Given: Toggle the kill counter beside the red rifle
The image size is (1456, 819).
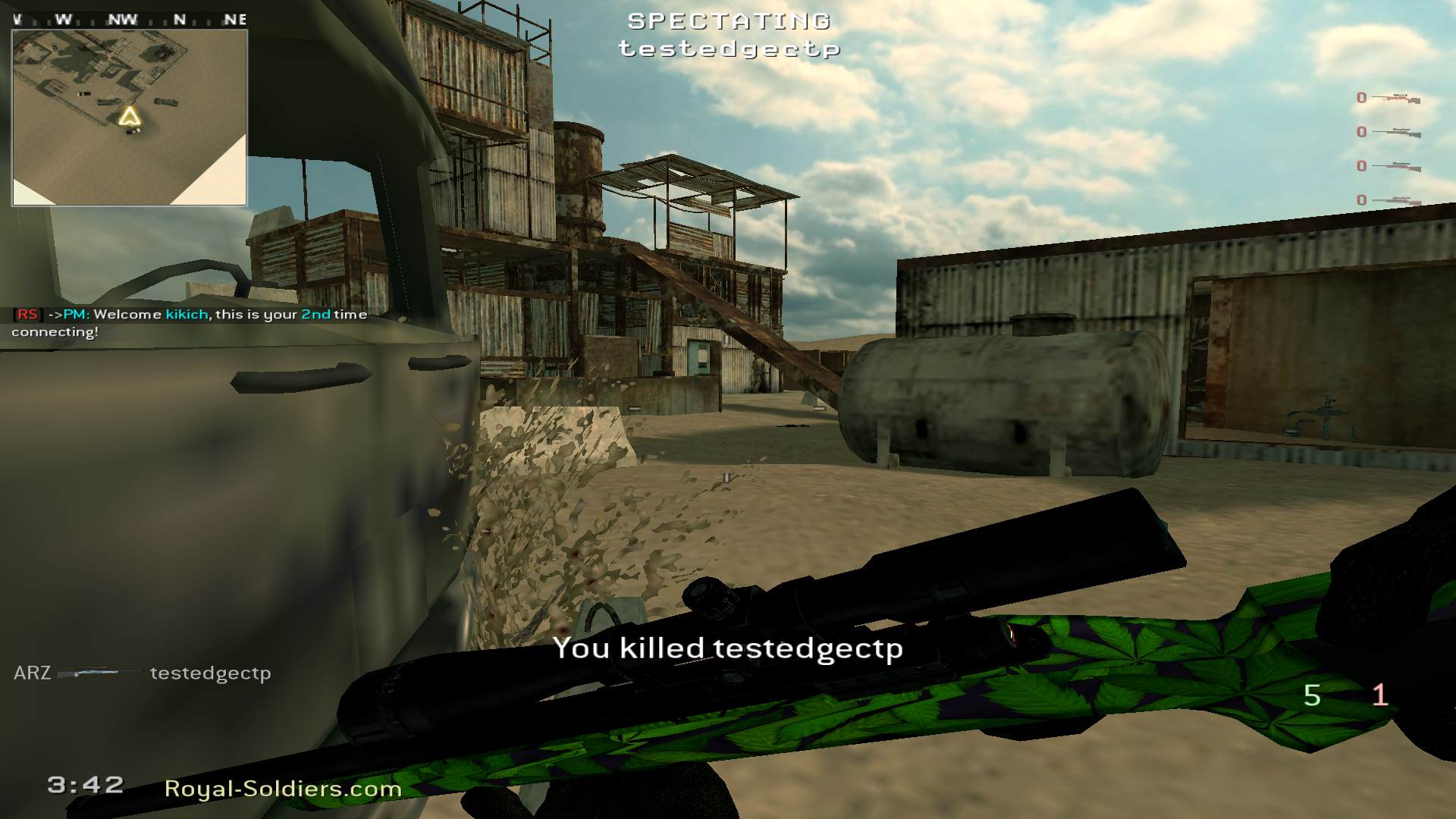Looking at the screenshot, I should pyautogui.click(x=1362, y=98).
